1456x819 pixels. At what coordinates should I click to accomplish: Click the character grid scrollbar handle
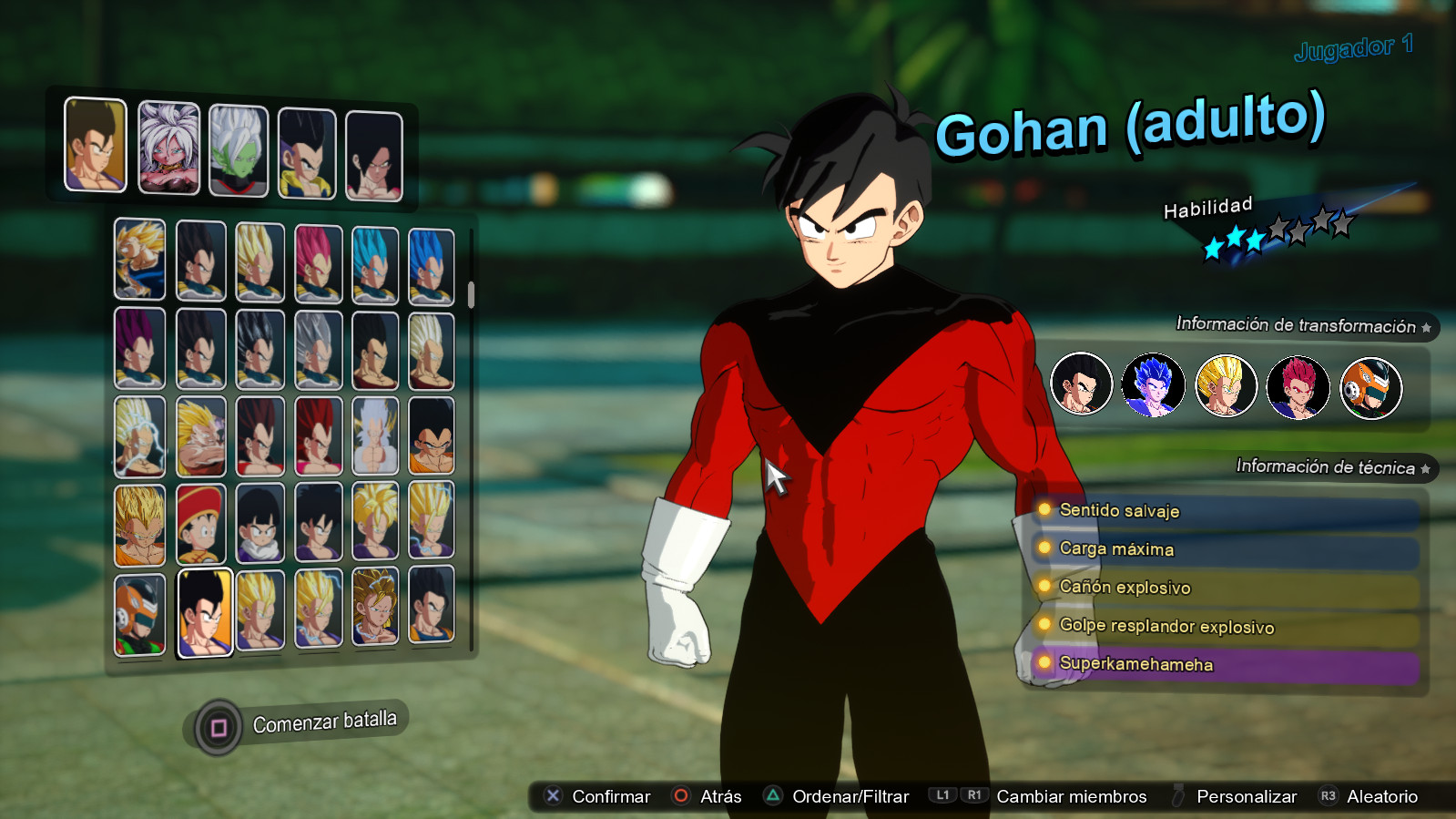[x=471, y=294]
